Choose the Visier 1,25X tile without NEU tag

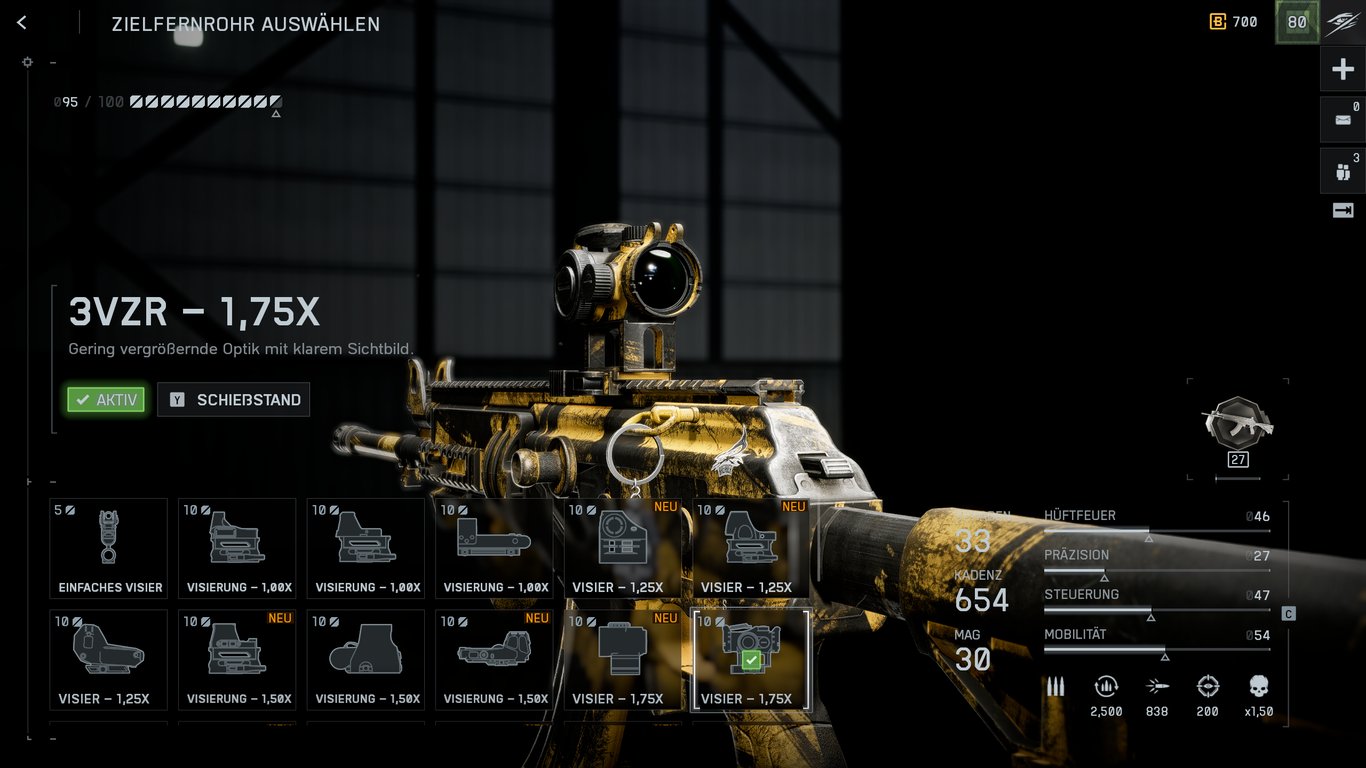tap(109, 660)
